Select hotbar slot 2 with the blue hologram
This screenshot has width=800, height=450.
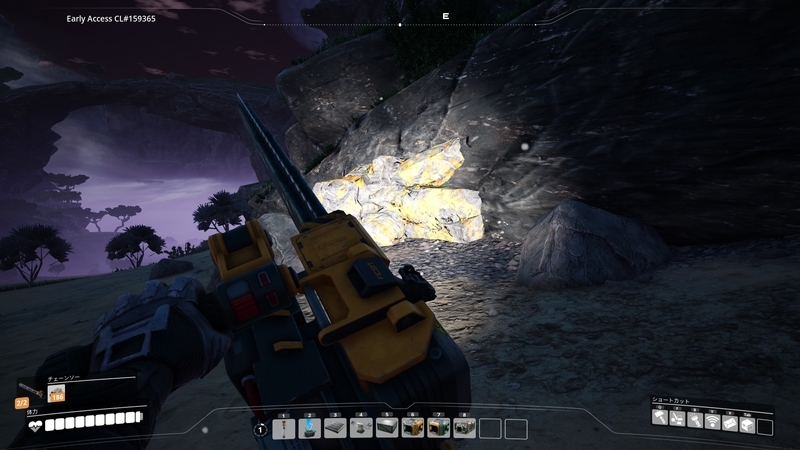click(309, 429)
